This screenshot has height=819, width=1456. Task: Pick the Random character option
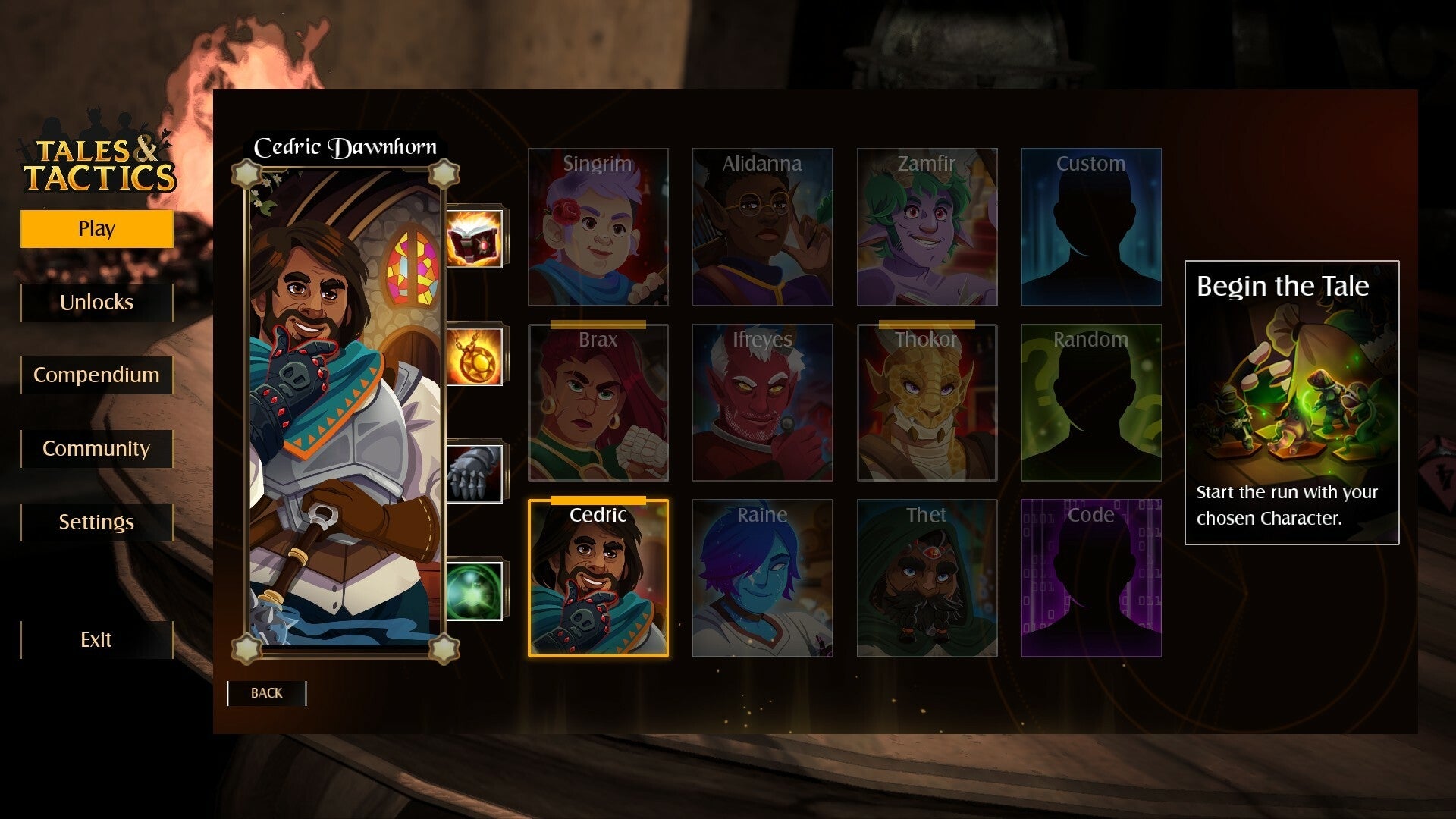click(x=1091, y=404)
